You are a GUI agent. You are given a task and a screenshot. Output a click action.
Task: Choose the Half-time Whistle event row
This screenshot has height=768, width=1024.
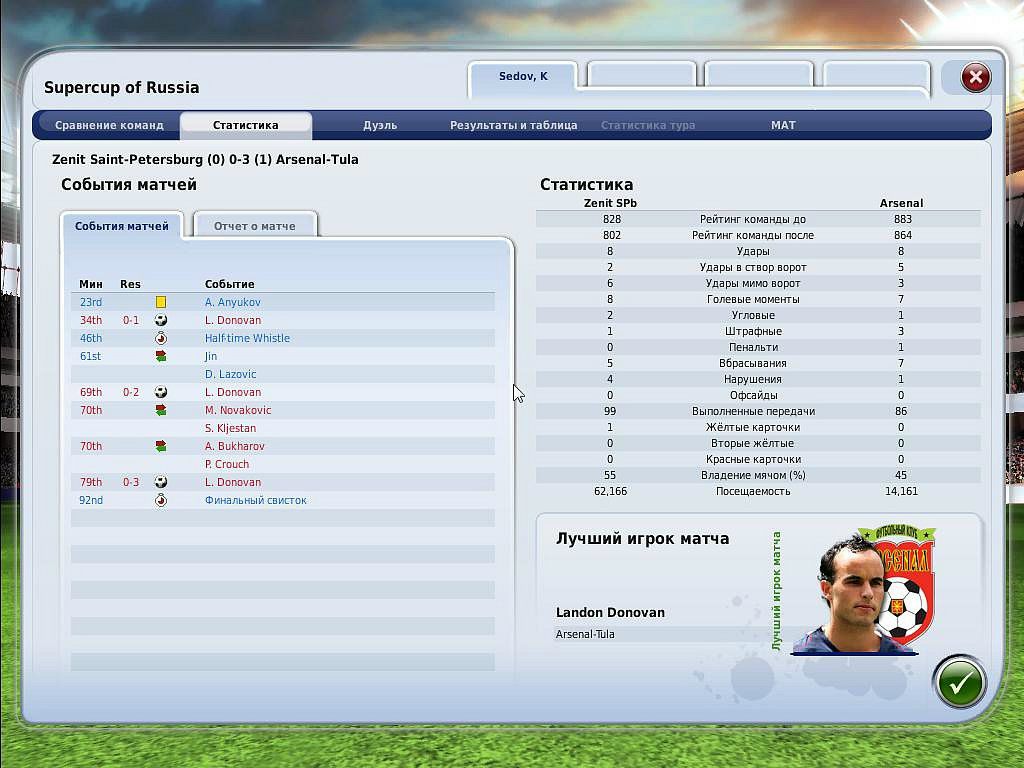247,338
